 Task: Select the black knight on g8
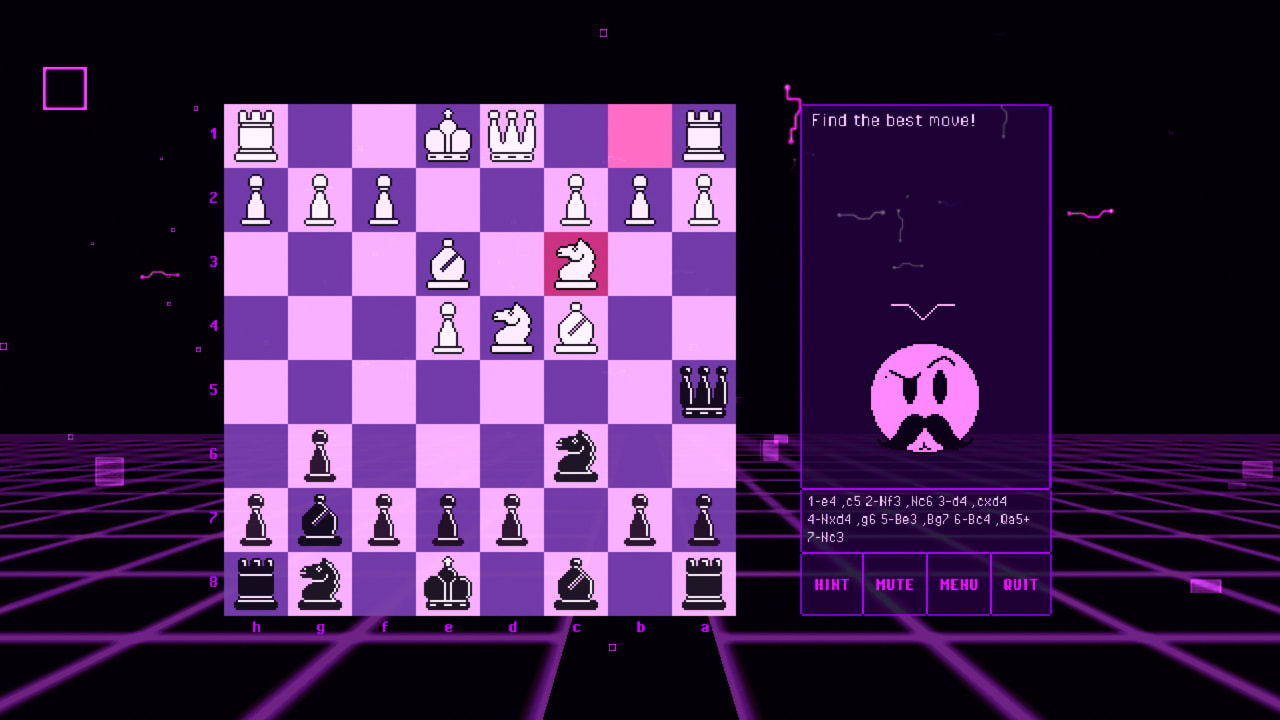click(x=320, y=583)
